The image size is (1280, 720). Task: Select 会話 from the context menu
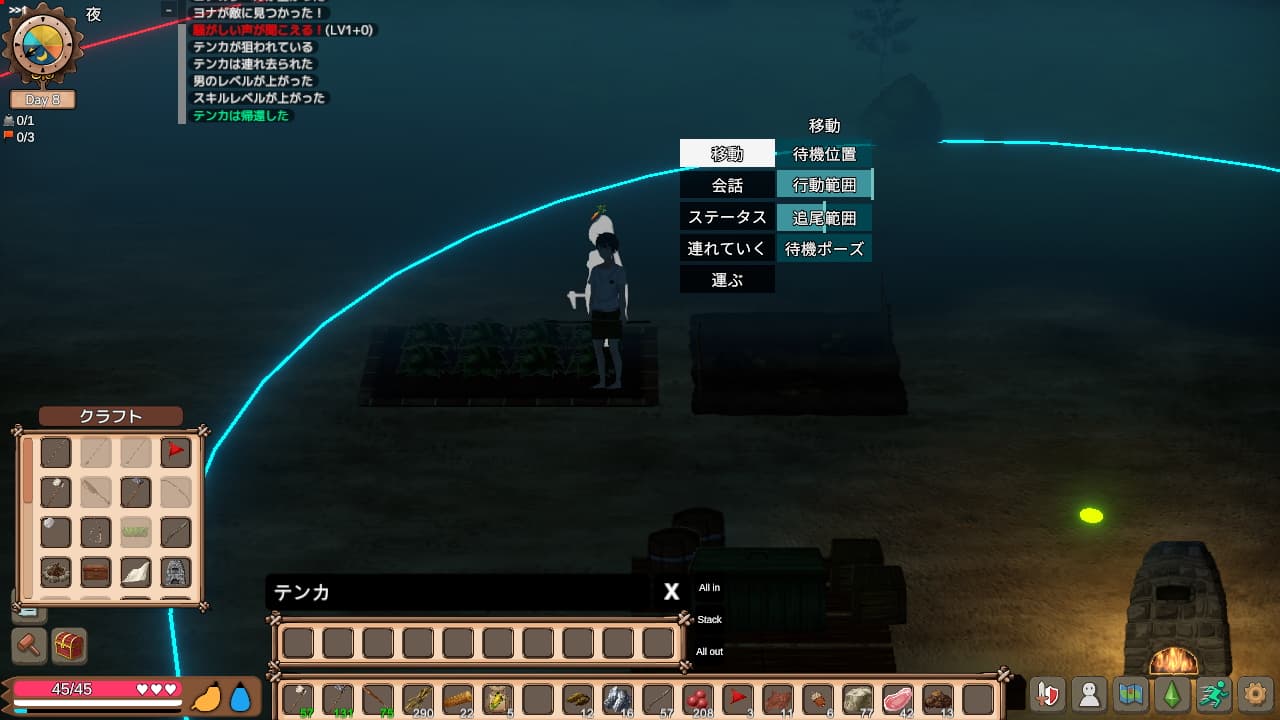coord(726,185)
